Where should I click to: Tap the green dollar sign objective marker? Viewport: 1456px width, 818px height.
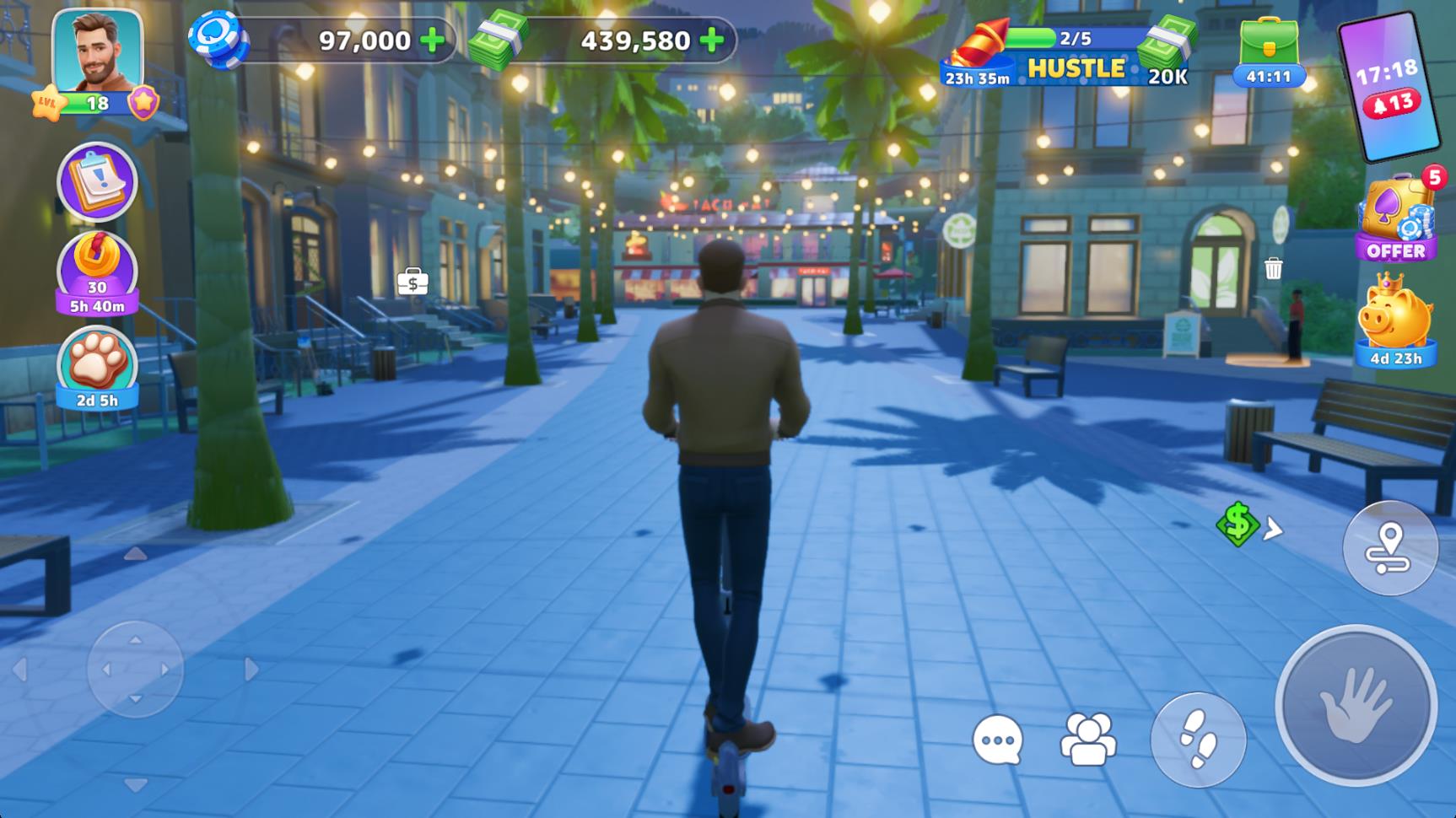[x=1238, y=524]
